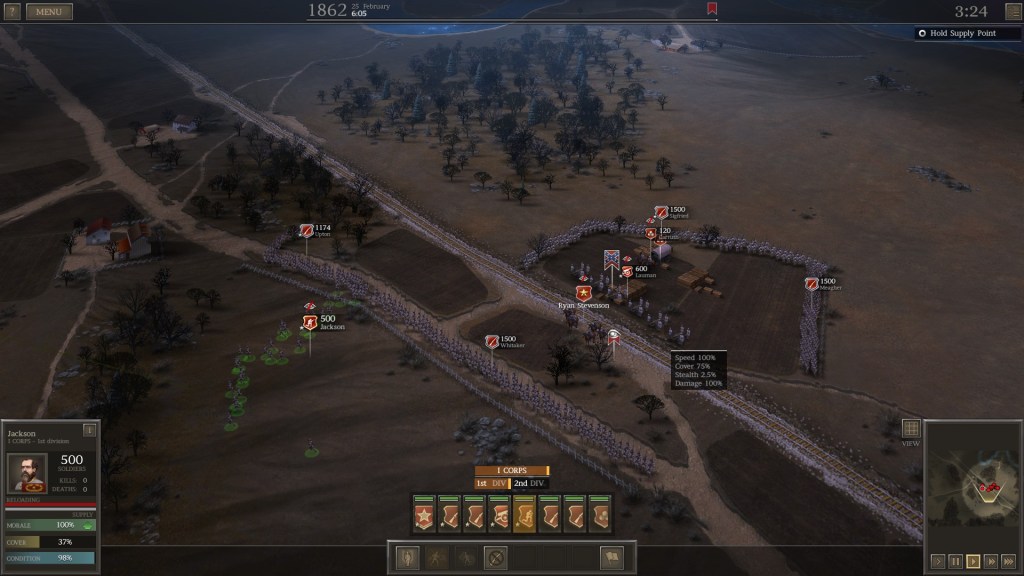Click the white flag retreat button
The image size is (1024, 576).
pyautogui.click(x=610, y=558)
